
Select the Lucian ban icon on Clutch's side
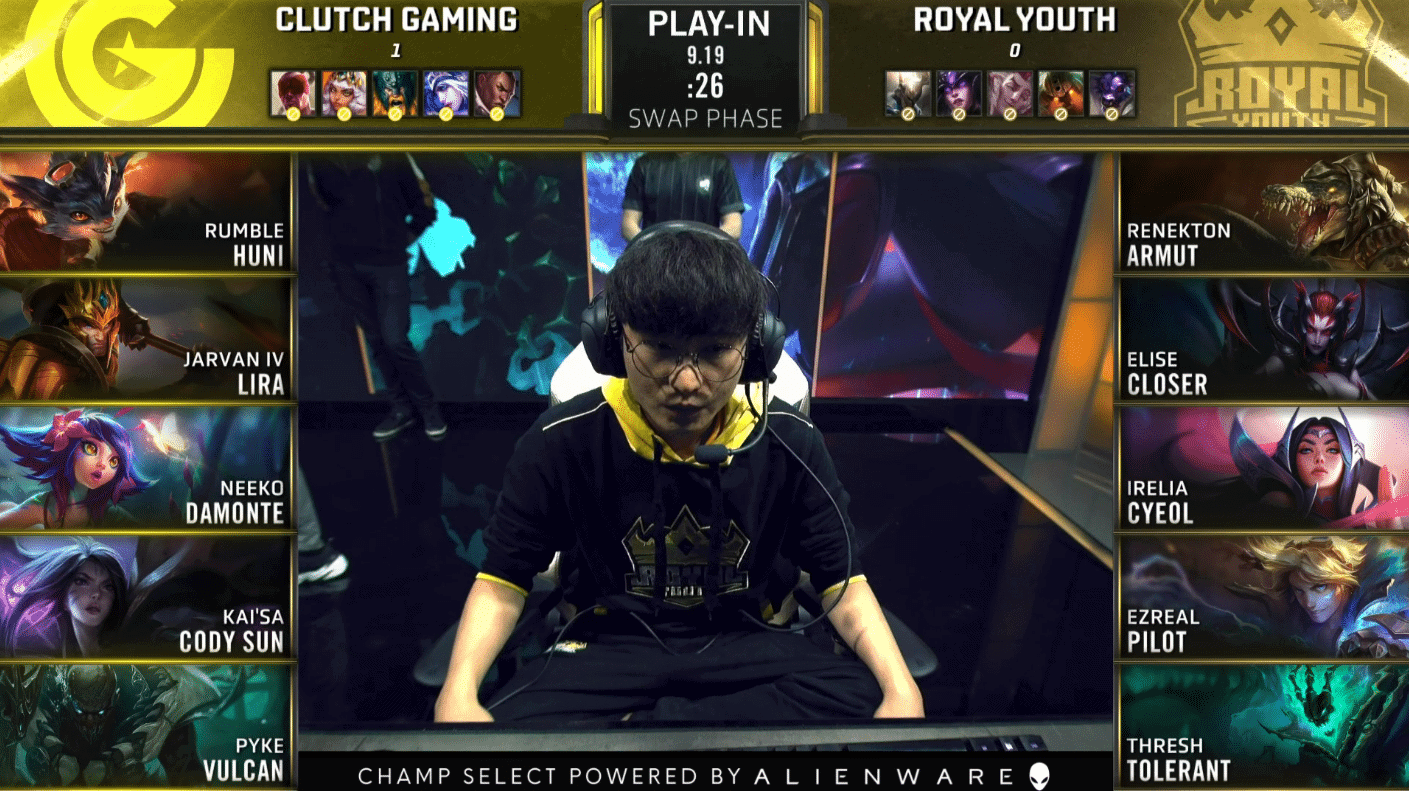[498, 90]
